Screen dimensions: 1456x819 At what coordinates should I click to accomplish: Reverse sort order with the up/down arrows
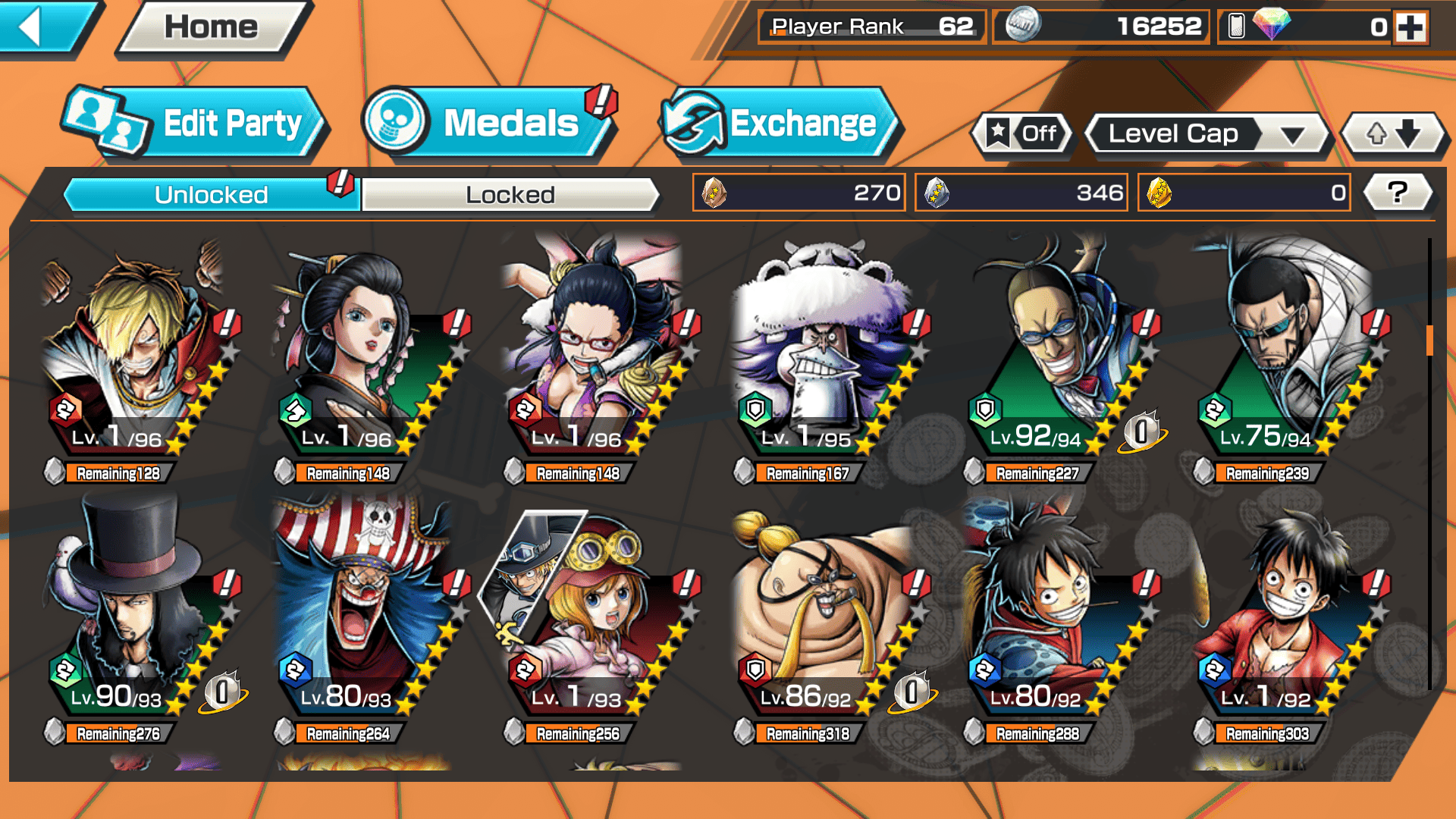(x=1393, y=134)
